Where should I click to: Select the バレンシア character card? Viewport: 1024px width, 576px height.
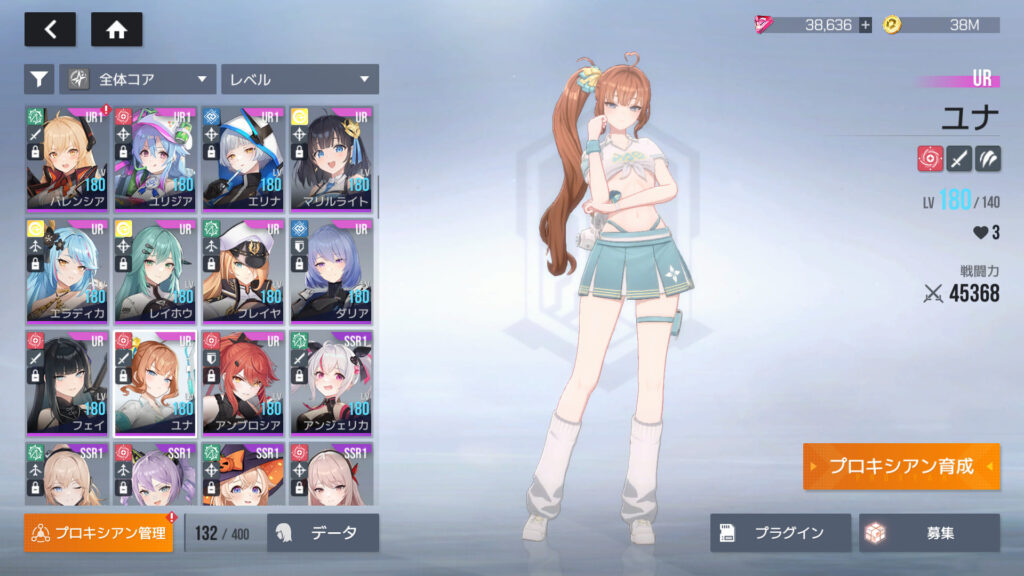tap(67, 158)
